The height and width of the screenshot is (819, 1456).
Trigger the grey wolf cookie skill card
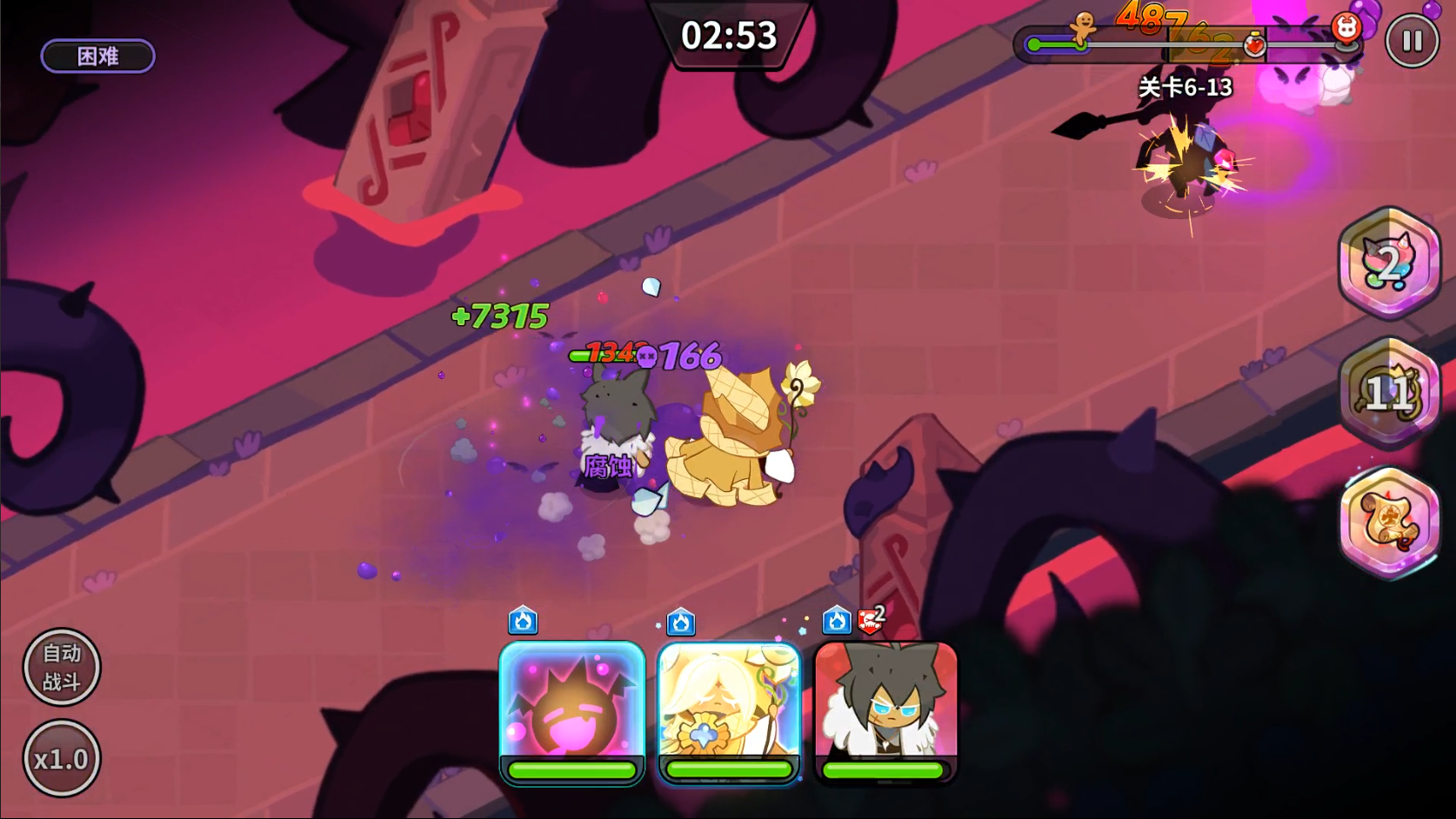(x=885, y=704)
